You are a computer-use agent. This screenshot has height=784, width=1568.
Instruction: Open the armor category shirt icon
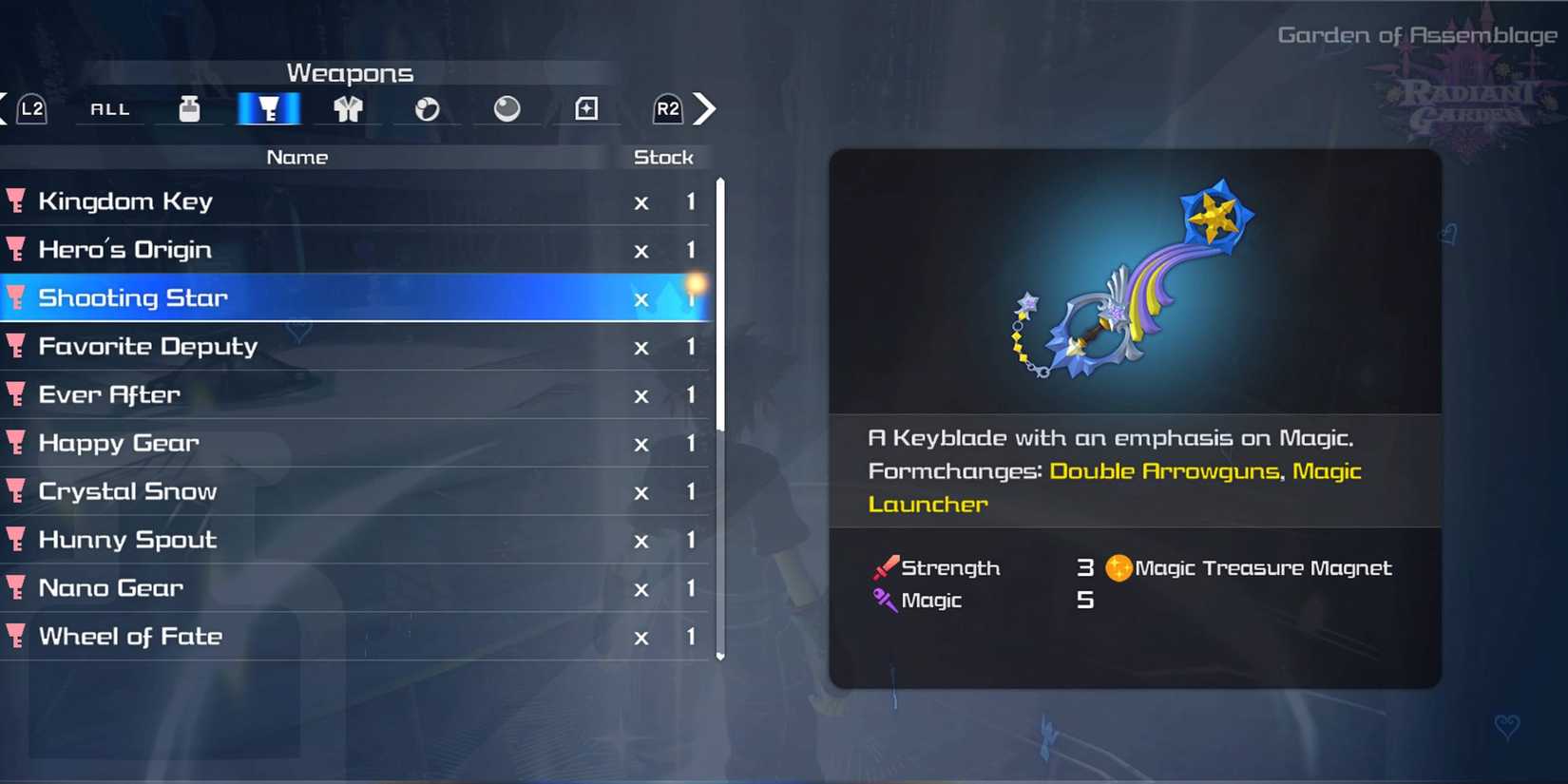click(x=348, y=108)
